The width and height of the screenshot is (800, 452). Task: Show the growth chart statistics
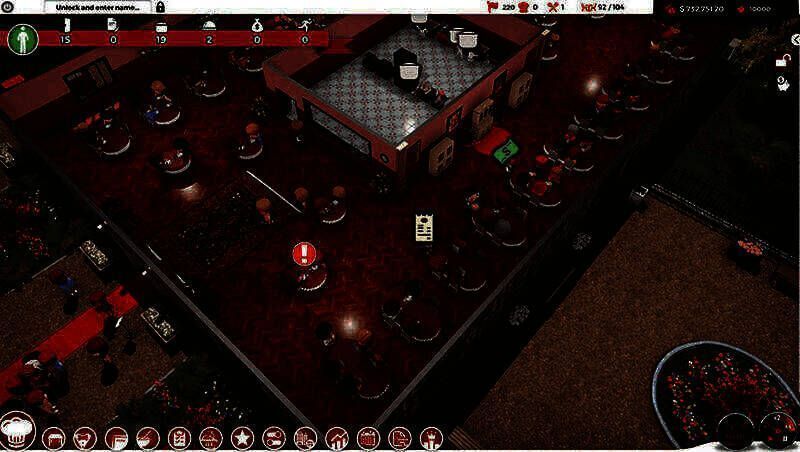(x=338, y=437)
